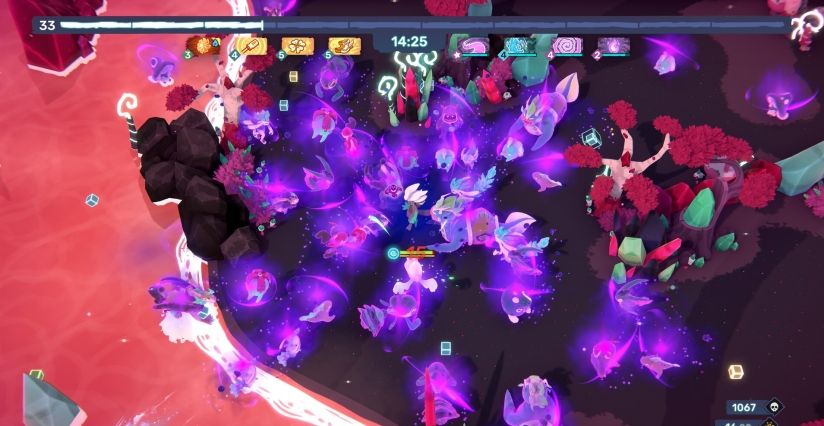Choose the pink spiral upgrade icon
This screenshot has height=426, width=824.
click(x=567, y=45)
